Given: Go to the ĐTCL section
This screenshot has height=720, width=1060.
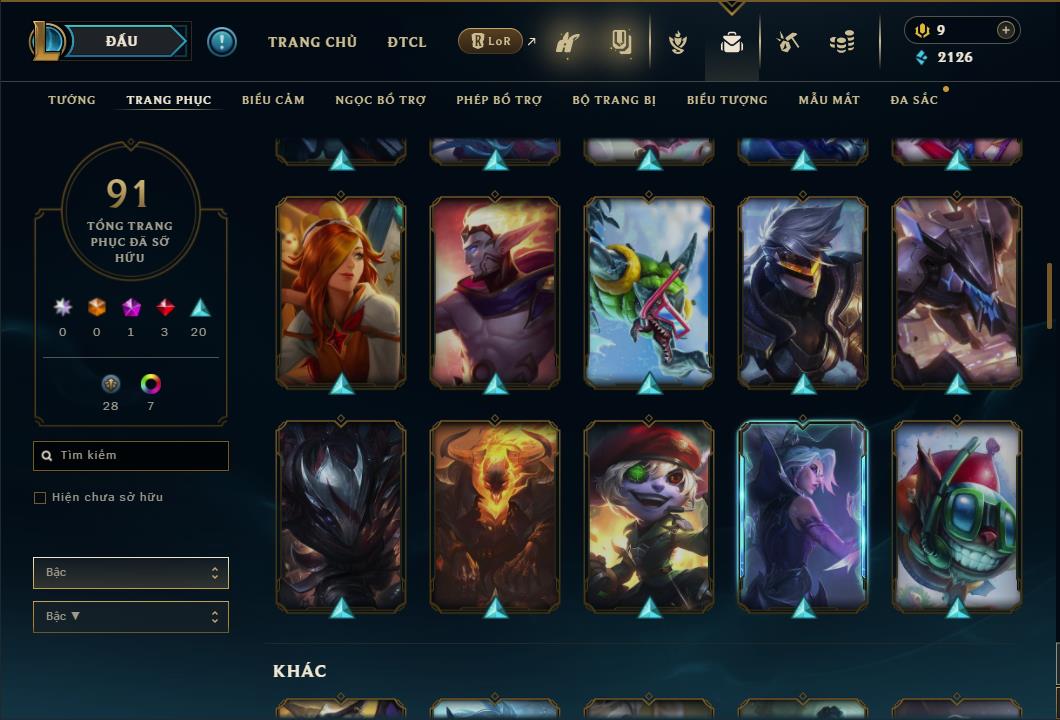Looking at the screenshot, I should [x=407, y=42].
